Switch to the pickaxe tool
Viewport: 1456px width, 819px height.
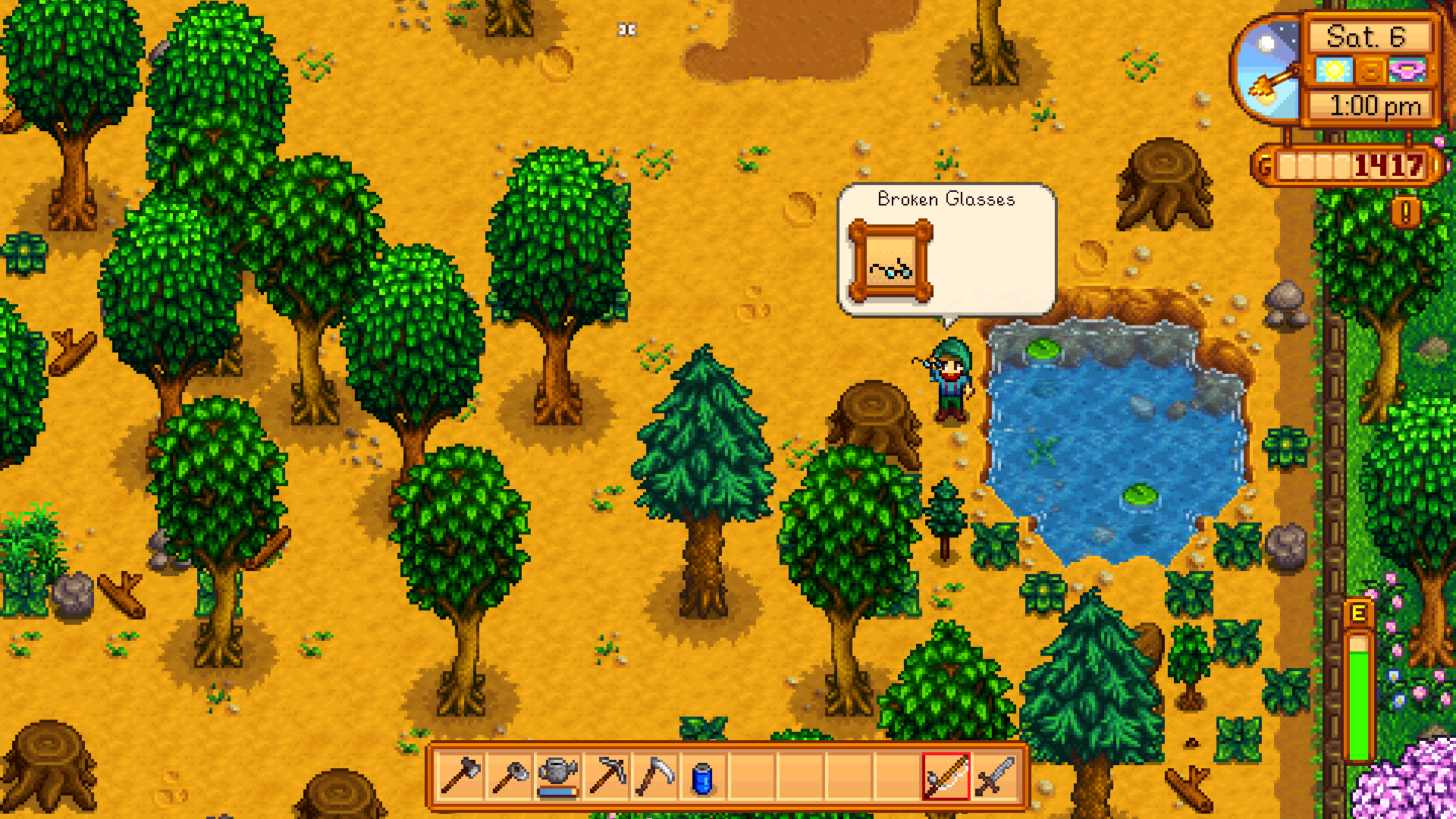pyautogui.click(x=607, y=777)
